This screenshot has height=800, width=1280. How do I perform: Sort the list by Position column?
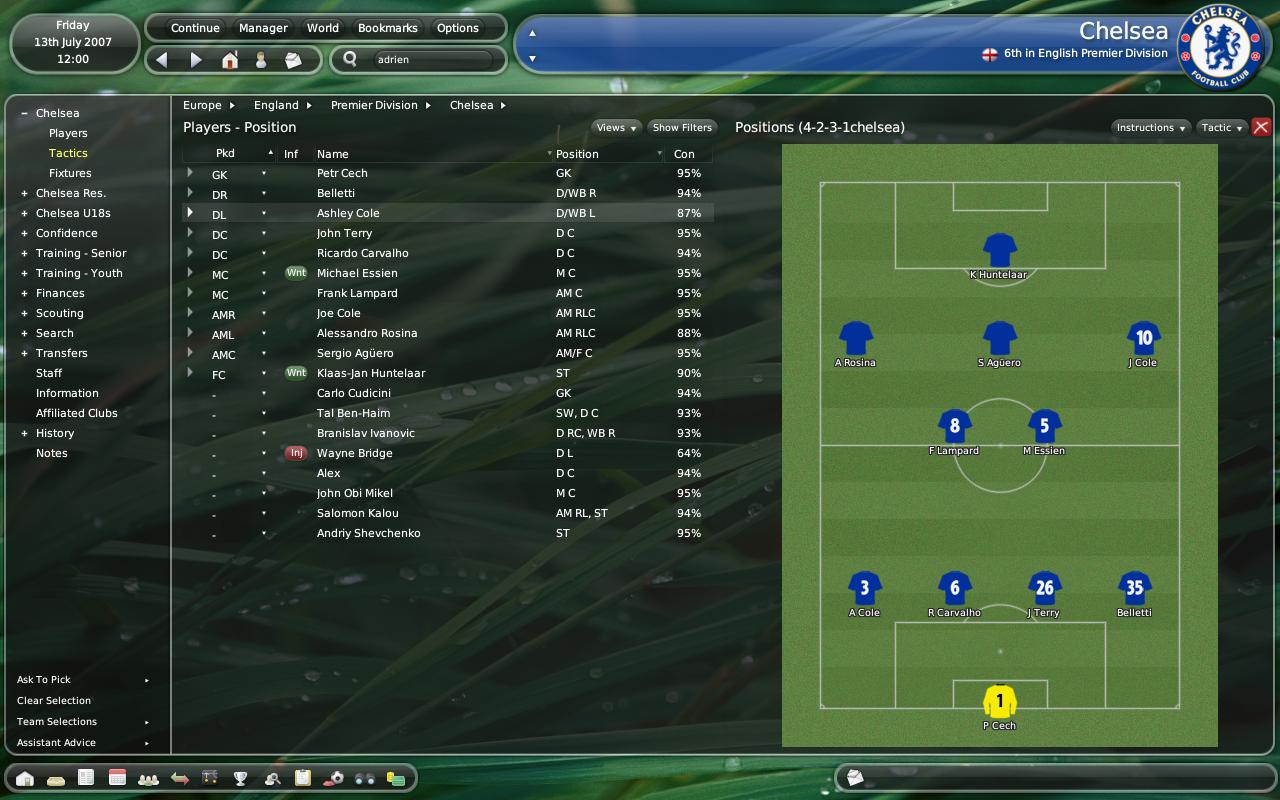point(577,154)
